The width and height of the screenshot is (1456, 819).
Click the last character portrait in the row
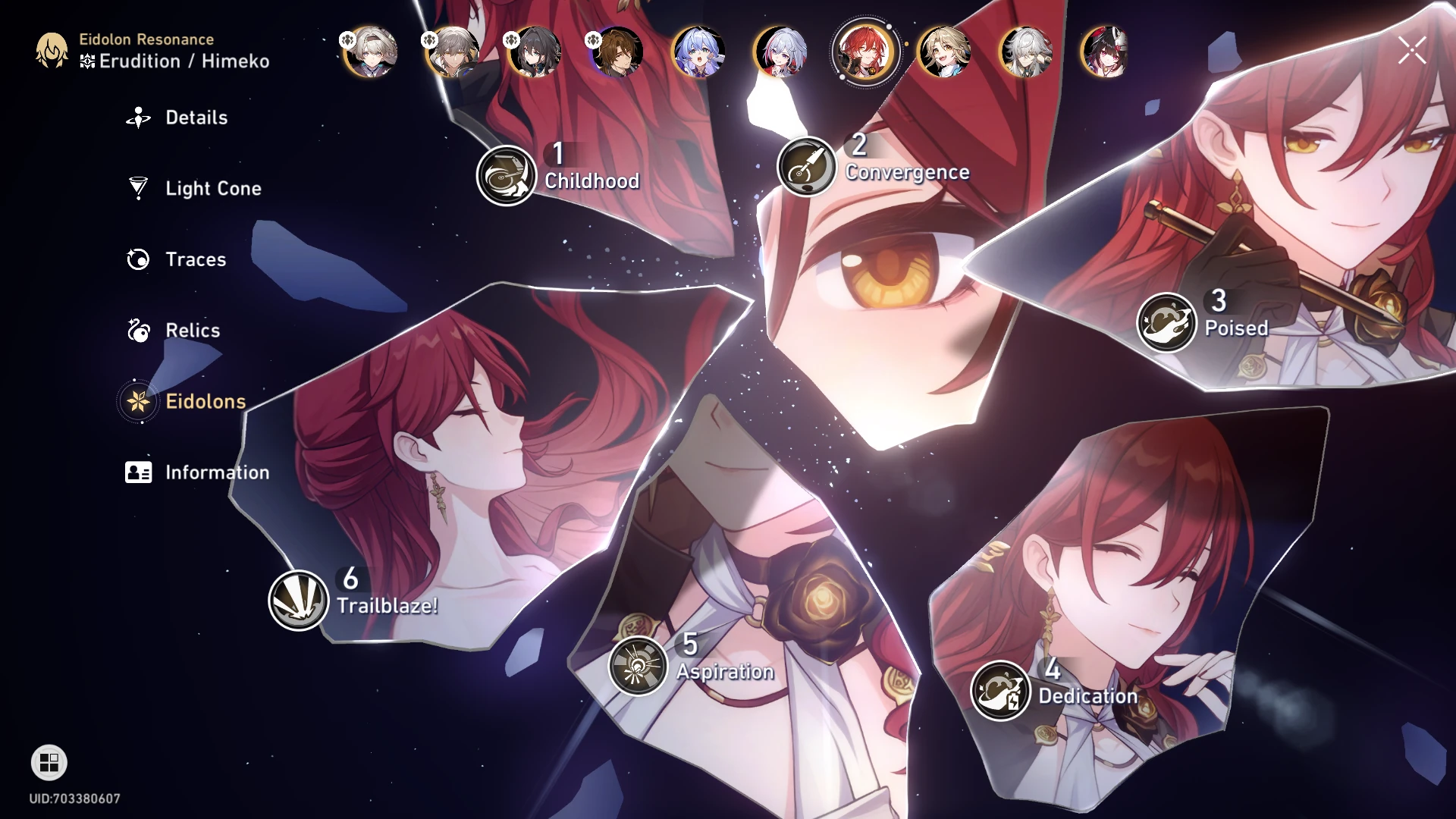click(1105, 52)
